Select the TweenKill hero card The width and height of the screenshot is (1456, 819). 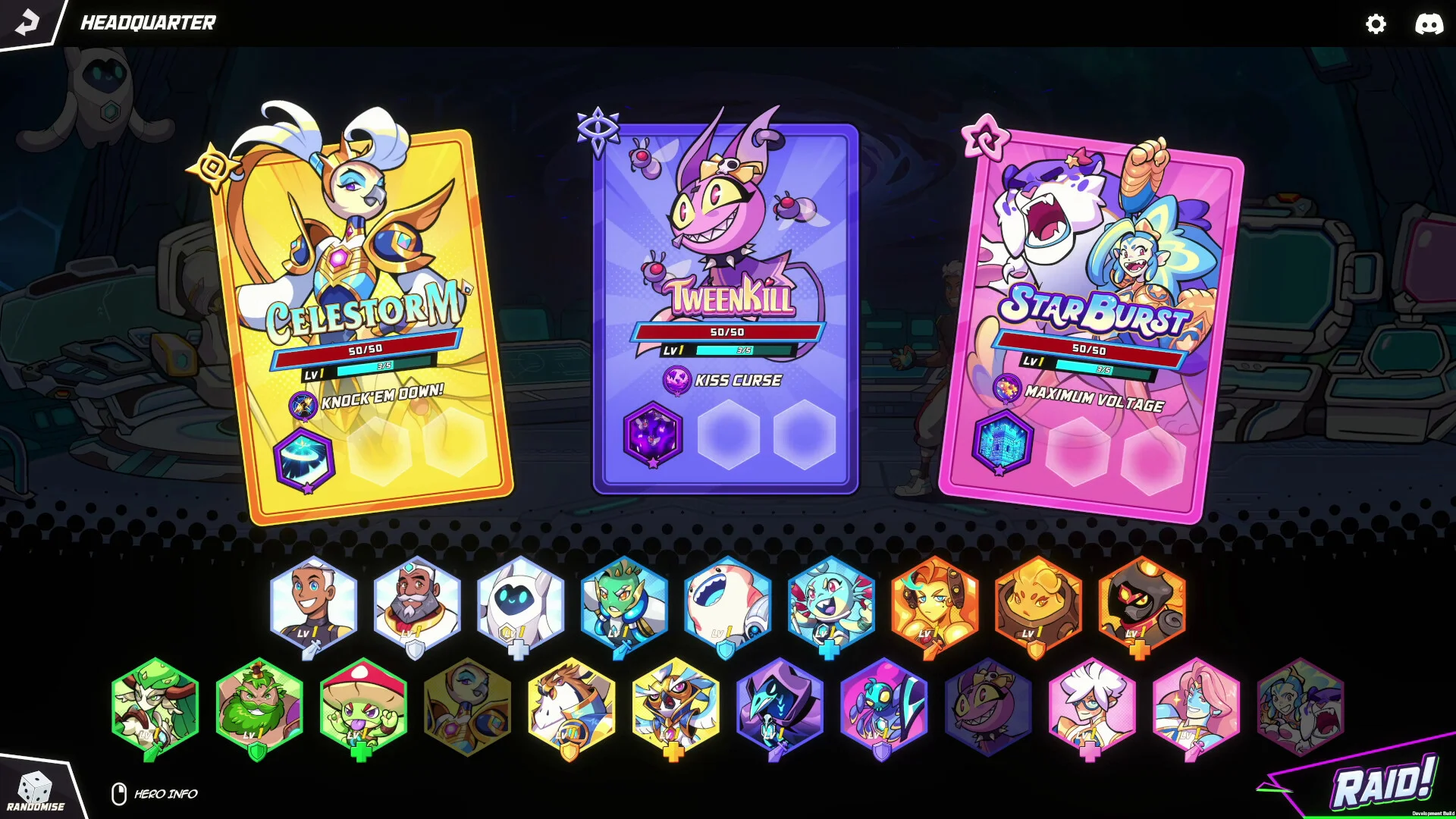[x=726, y=303]
